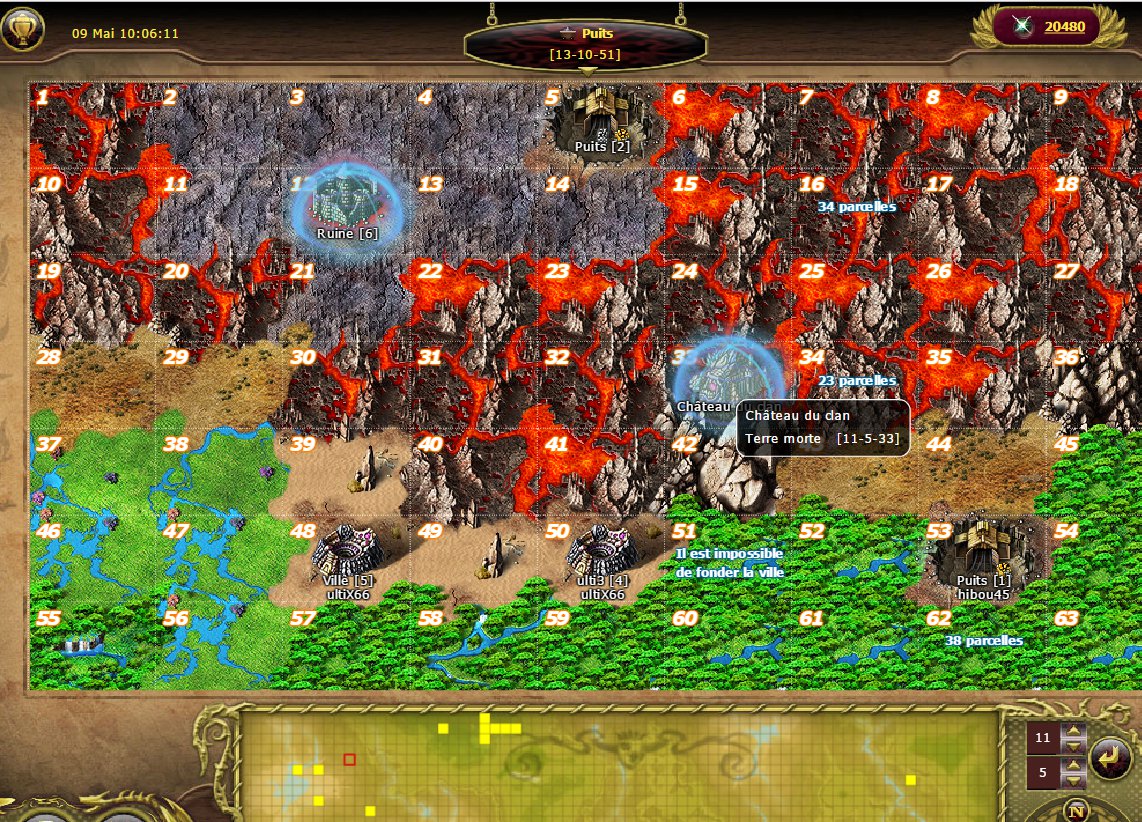Focus the coordinate field showing 11
1142x822 pixels.
point(1043,739)
